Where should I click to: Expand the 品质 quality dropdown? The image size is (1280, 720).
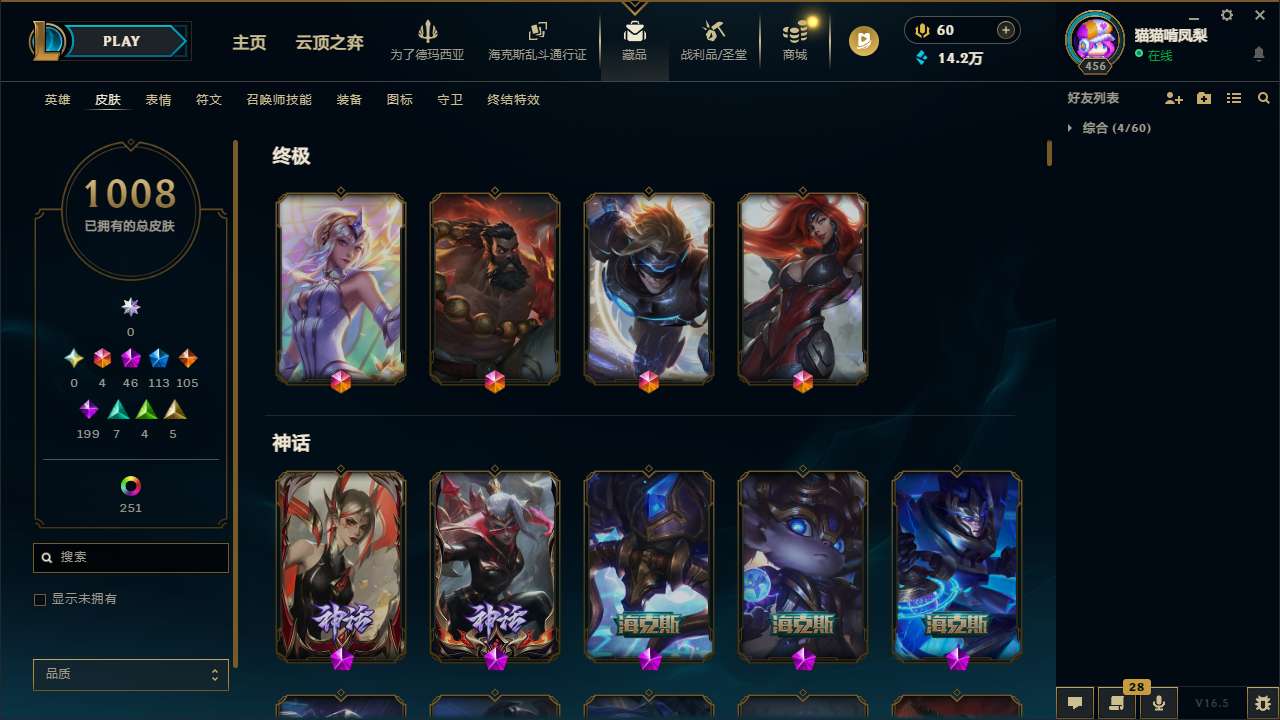[x=130, y=674]
